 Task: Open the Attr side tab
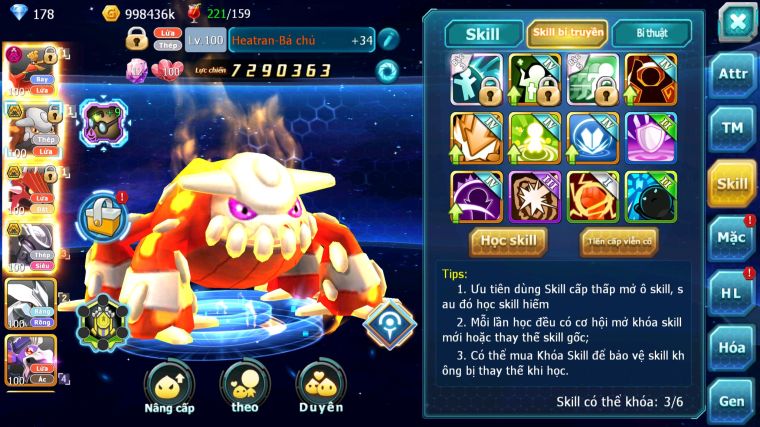(731, 75)
